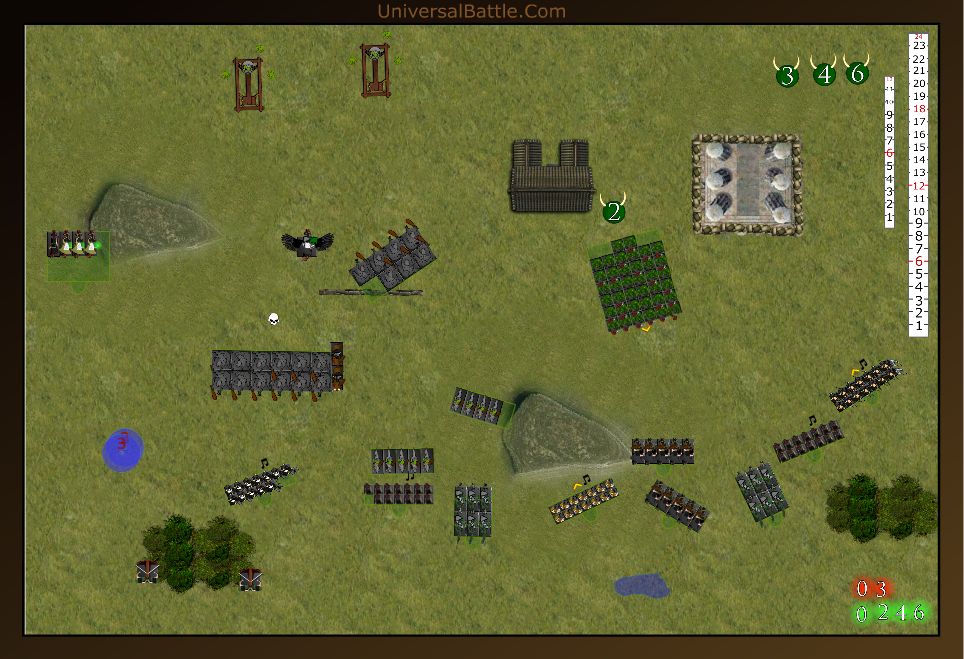This screenshot has width=964, height=659.
Task: Choose the green glowing 6 token
Action: coord(919,613)
